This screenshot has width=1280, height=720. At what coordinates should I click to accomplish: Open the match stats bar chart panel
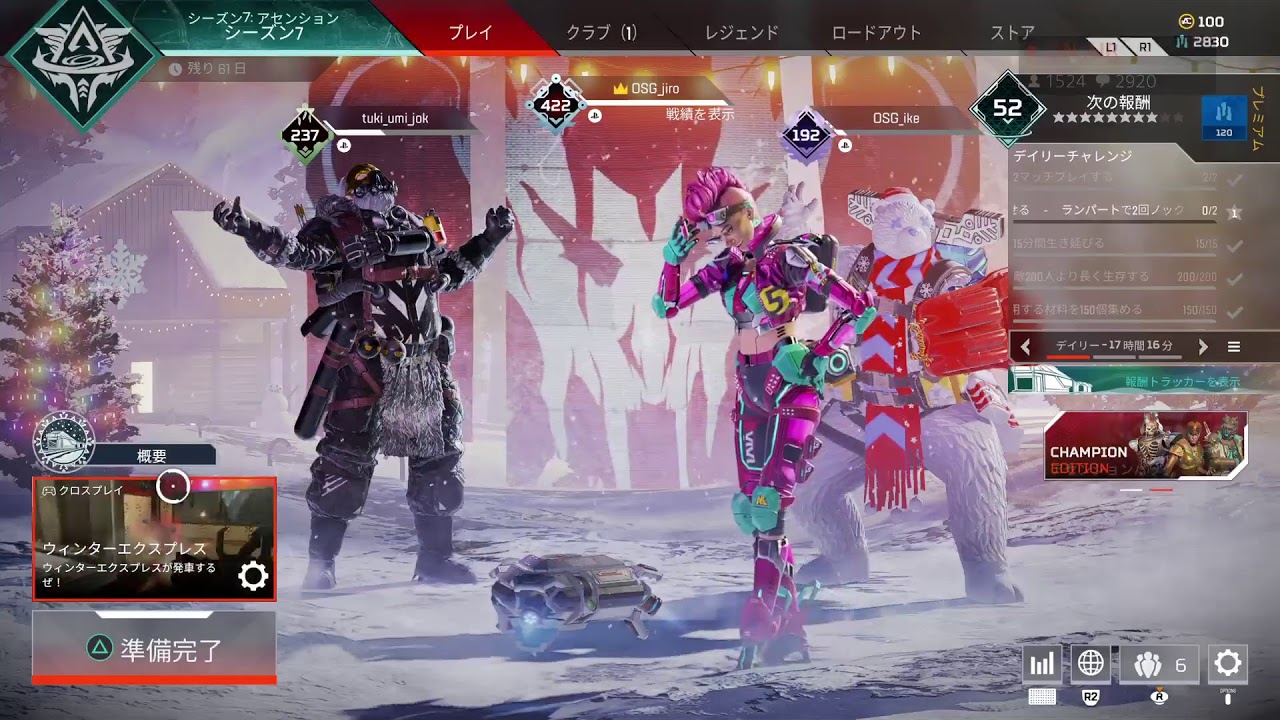click(1041, 663)
